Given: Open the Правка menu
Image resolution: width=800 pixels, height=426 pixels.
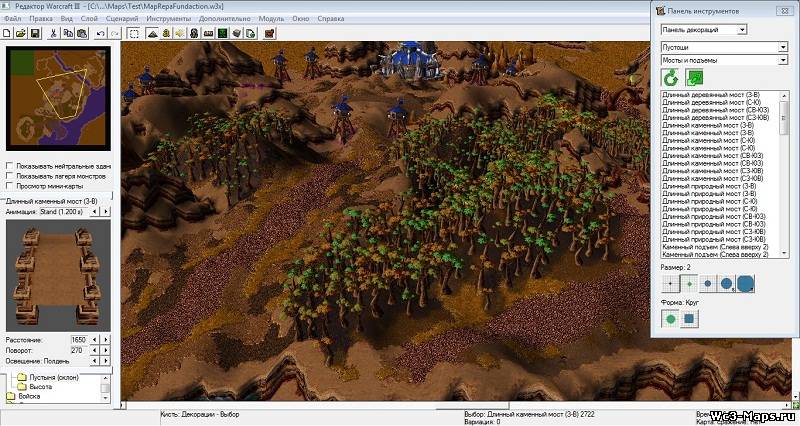Looking at the screenshot, I should [x=41, y=19].
